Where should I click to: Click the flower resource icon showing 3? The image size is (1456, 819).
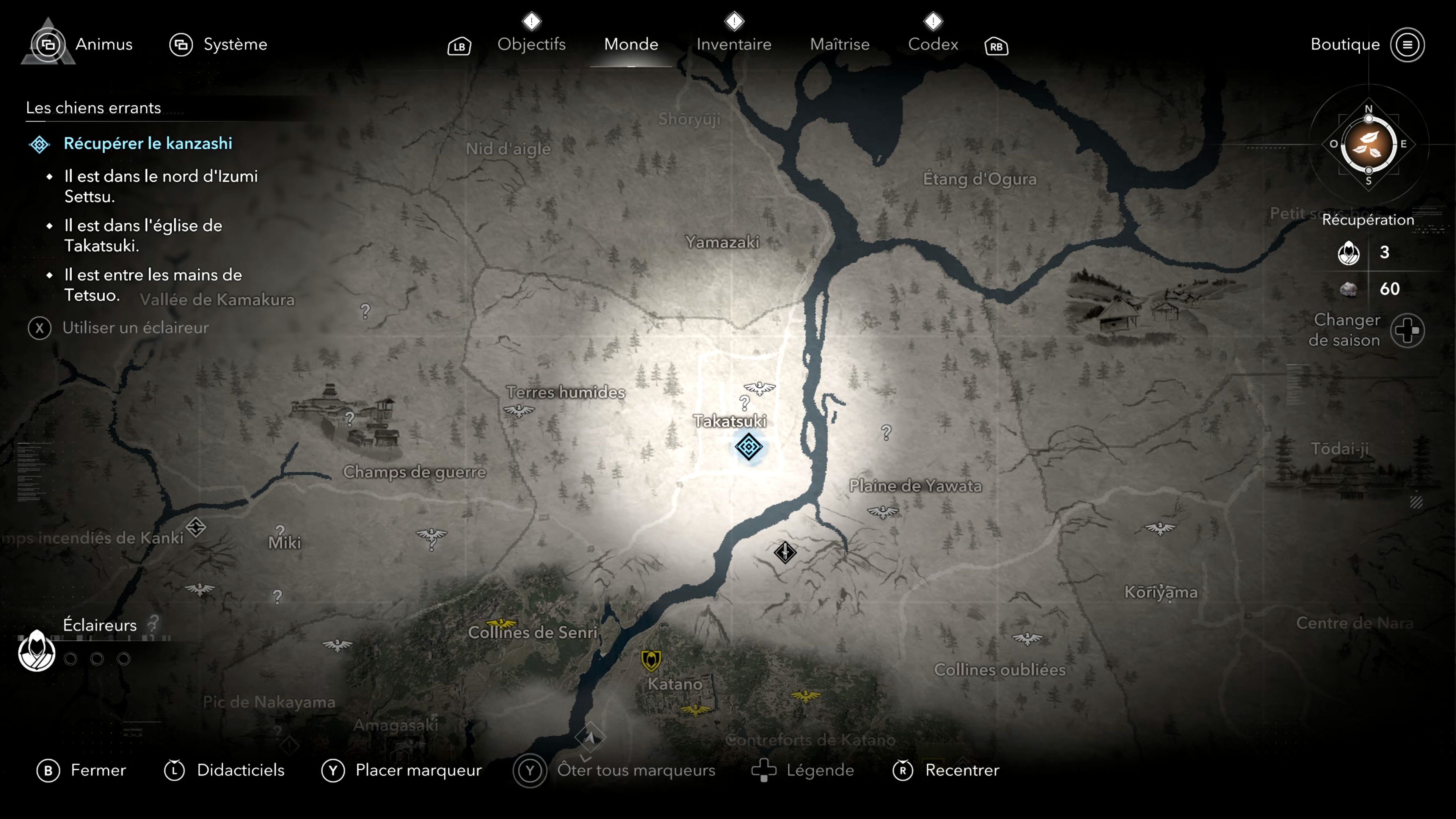point(1349,253)
